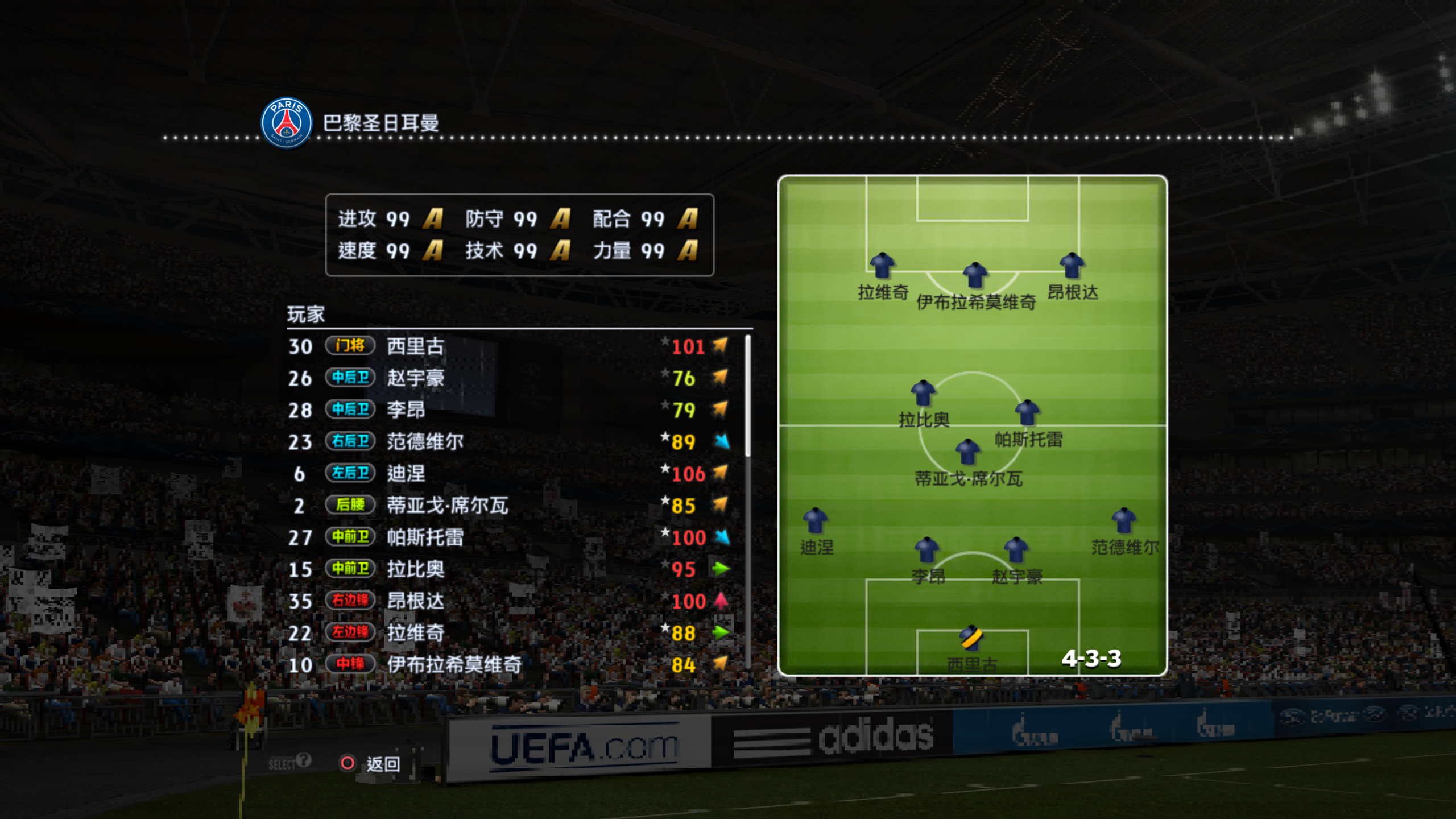
Task: Select 拉比奥's shirt marker in midfield
Action: tap(923, 393)
